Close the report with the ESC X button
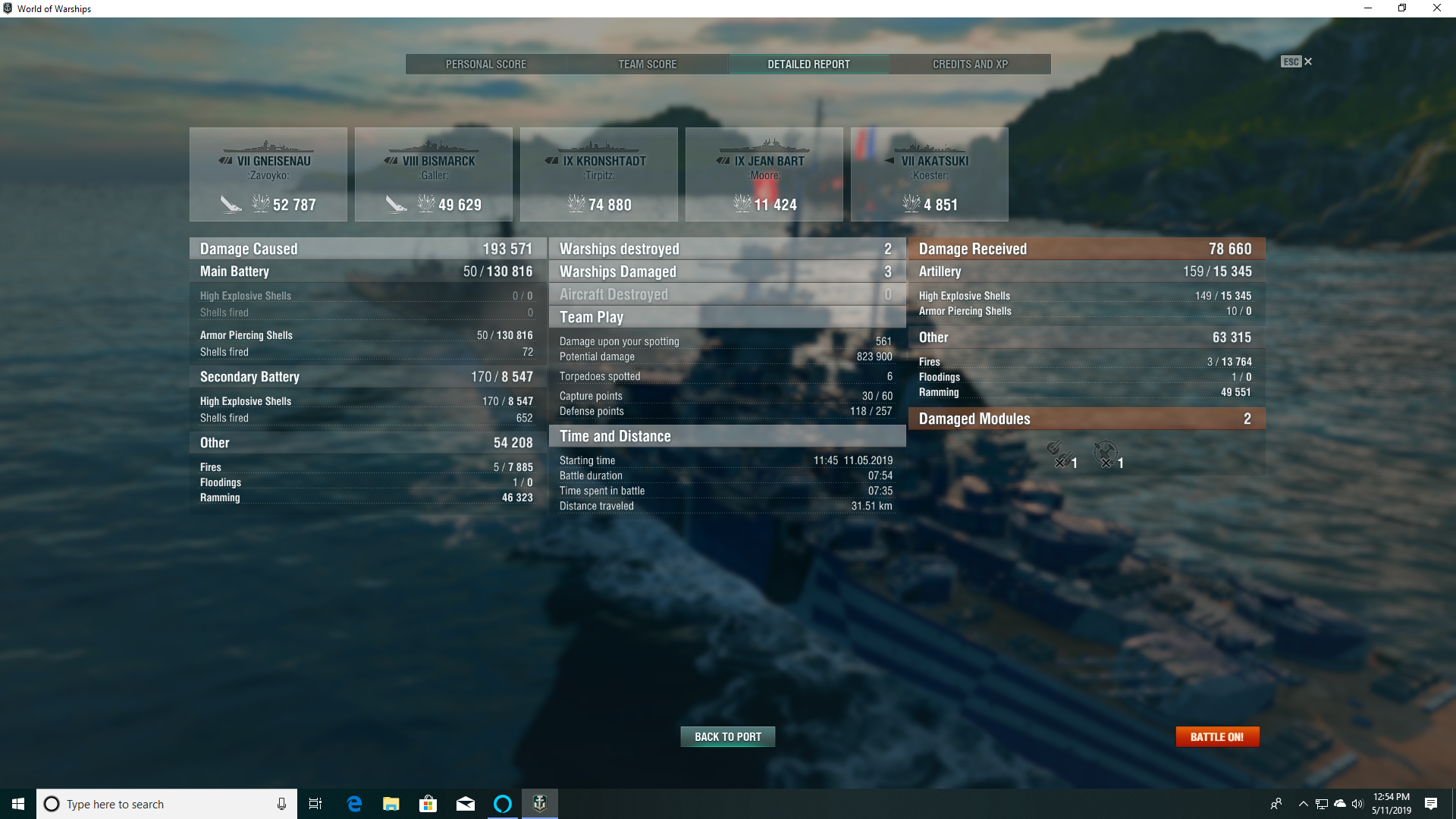This screenshot has width=1456, height=819. [x=1307, y=61]
